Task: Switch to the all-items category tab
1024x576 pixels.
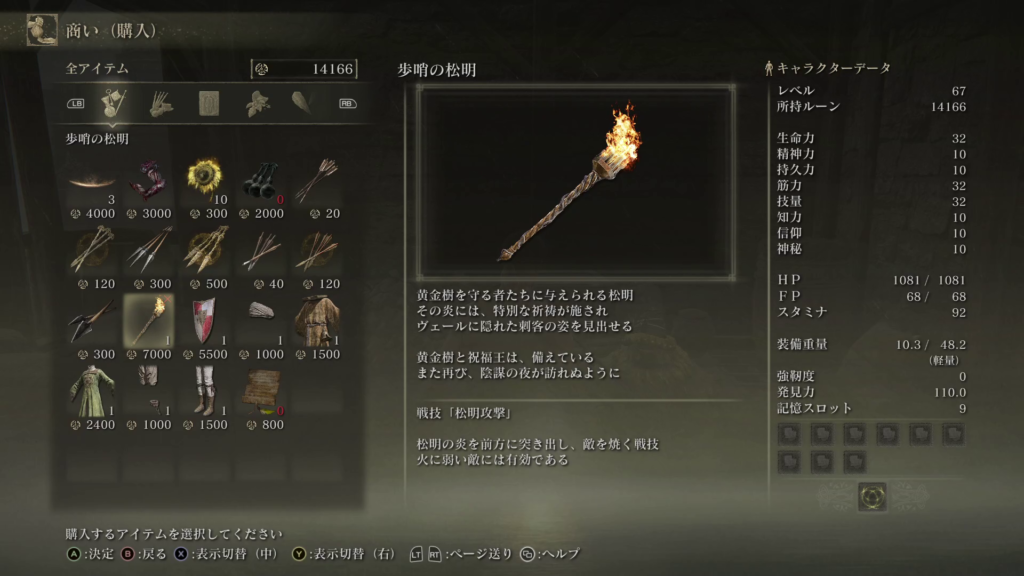Action: point(112,102)
